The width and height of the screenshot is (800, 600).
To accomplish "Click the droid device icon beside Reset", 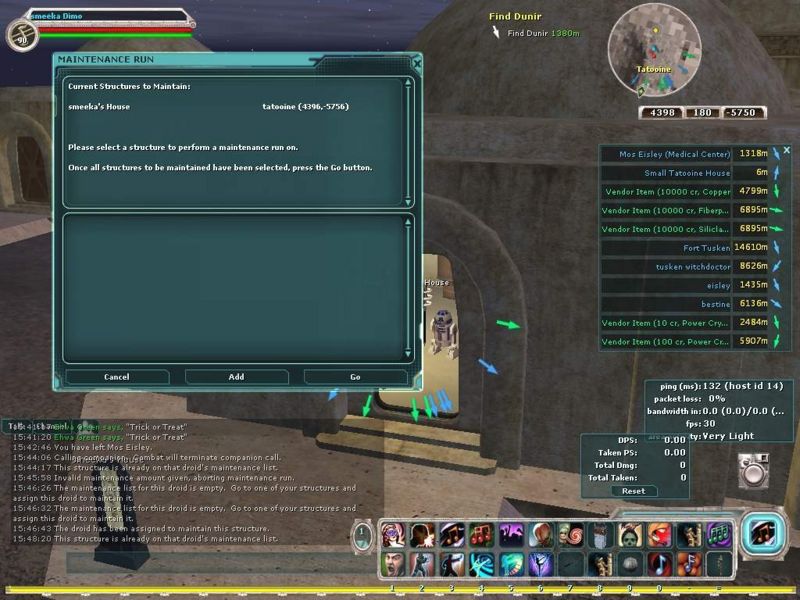I will (x=753, y=469).
